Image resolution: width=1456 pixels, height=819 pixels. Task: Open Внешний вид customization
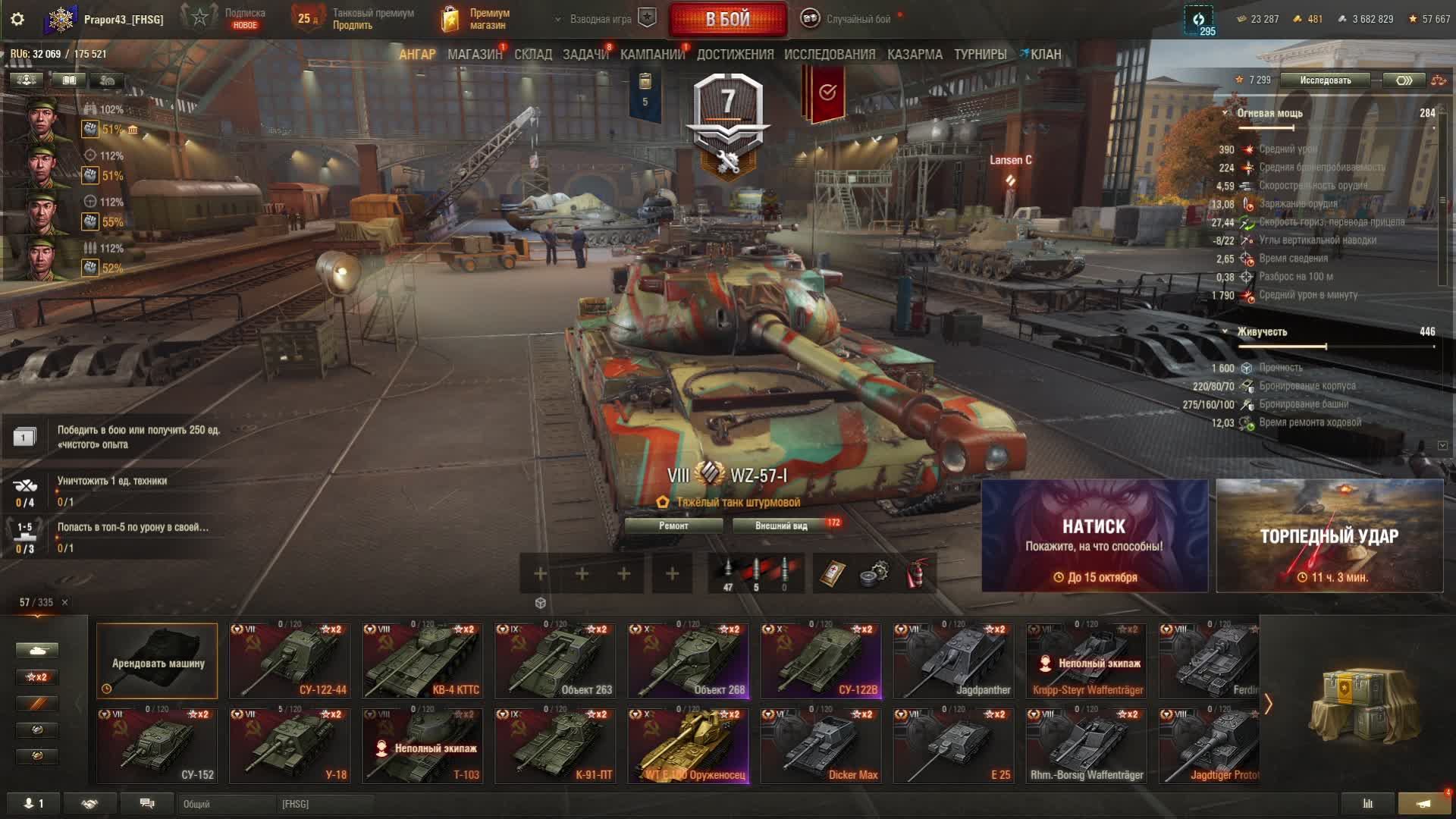point(781,526)
